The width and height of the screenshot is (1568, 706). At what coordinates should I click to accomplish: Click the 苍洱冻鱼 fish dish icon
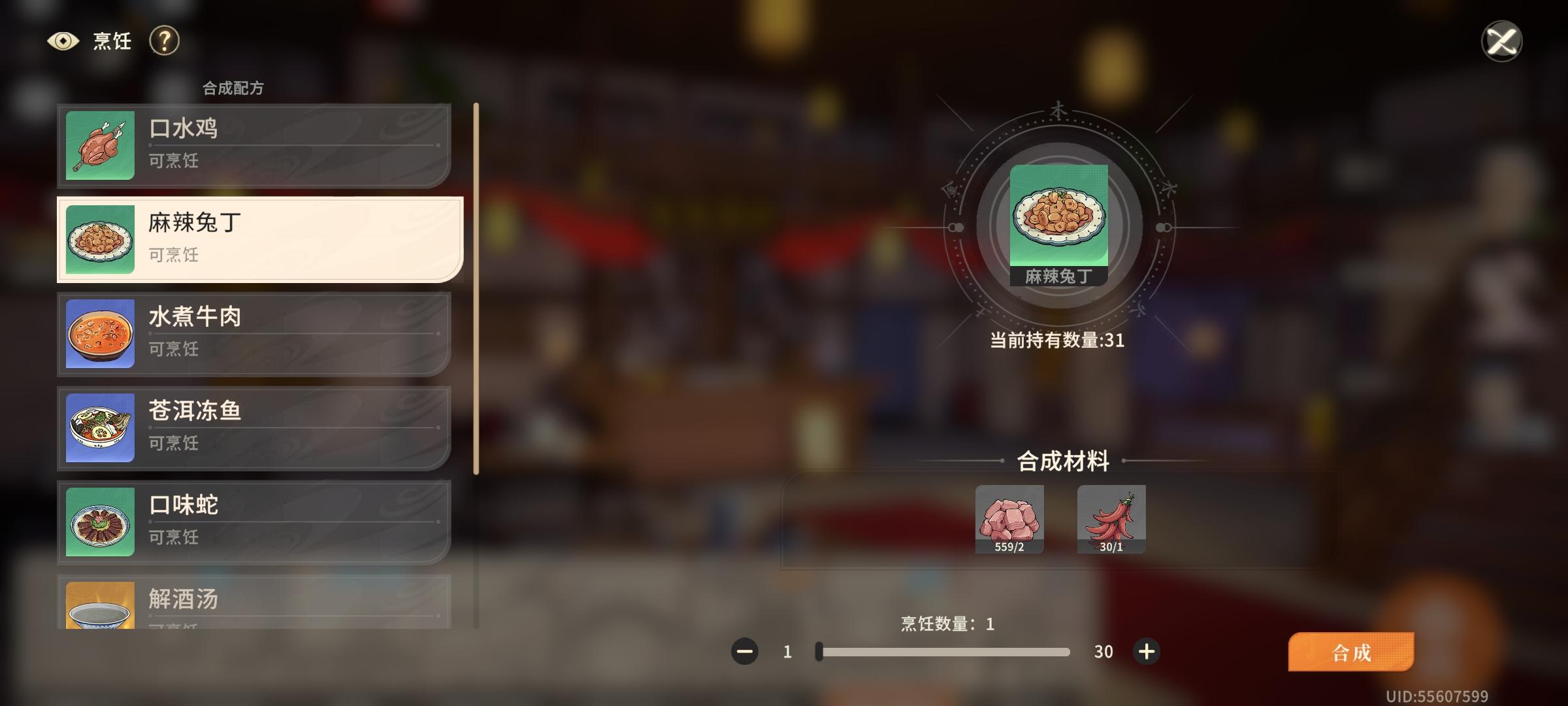coord(99,428)
